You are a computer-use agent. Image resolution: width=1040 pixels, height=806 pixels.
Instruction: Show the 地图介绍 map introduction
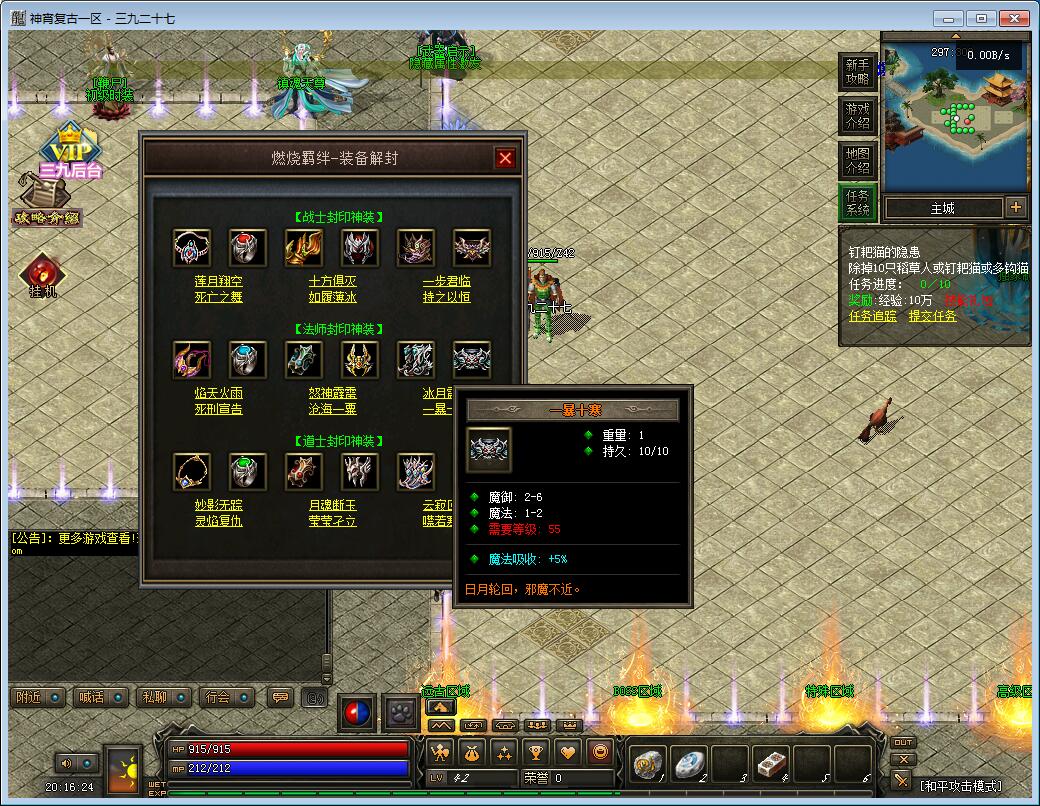pyautogui.click(x=857, y=160)
